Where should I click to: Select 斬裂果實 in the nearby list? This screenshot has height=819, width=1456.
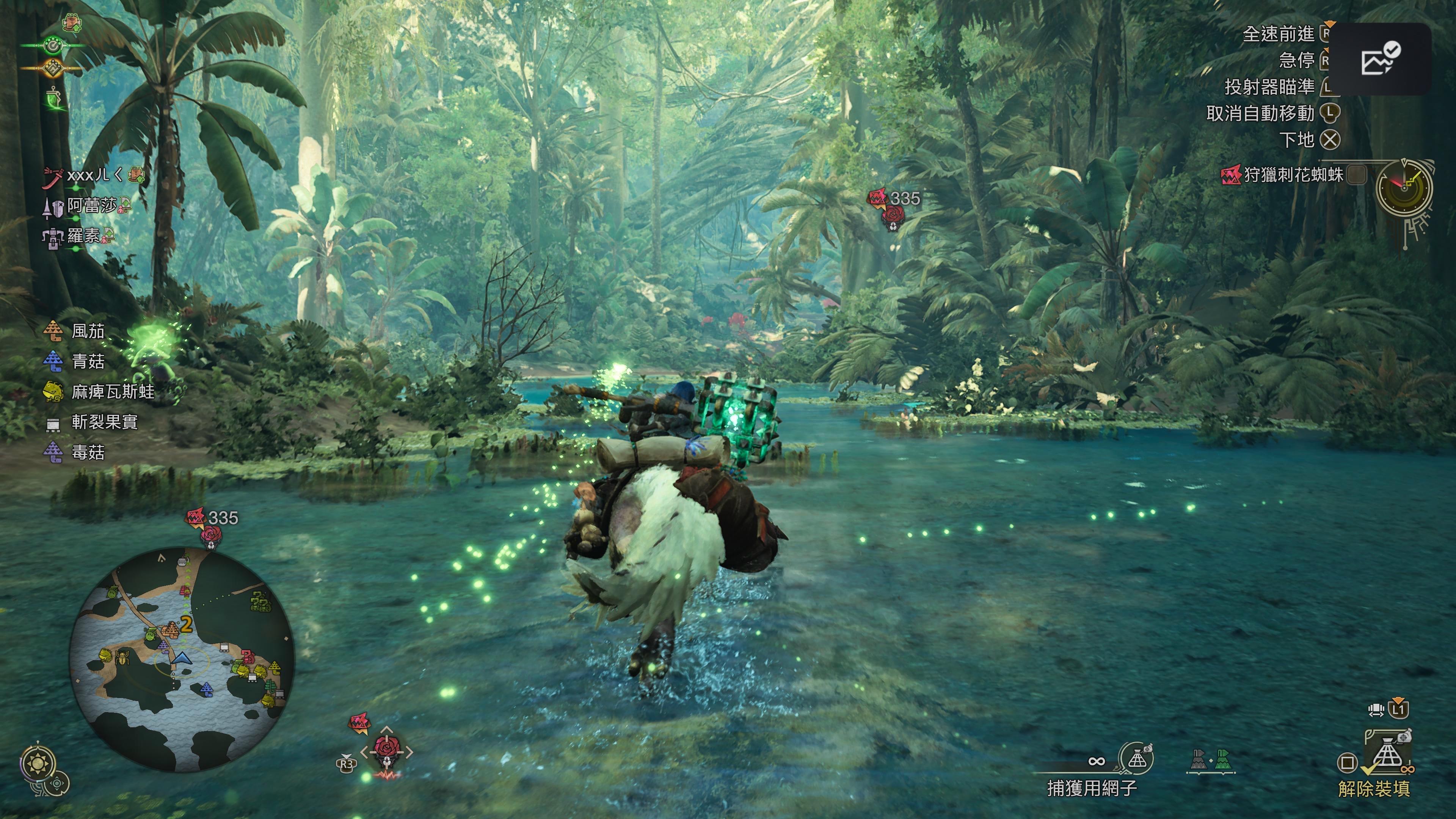tap(104, 422)
